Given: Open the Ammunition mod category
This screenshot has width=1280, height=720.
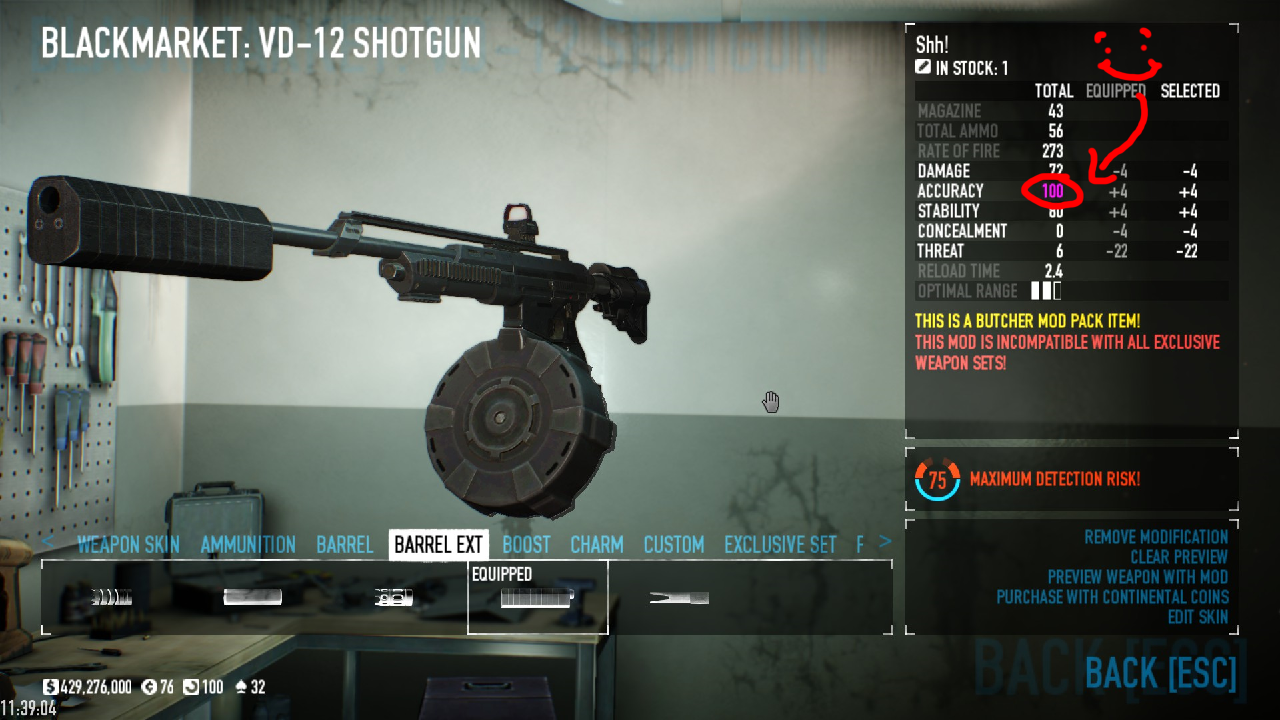Looking at the screenshot, I should coord(248,545).
